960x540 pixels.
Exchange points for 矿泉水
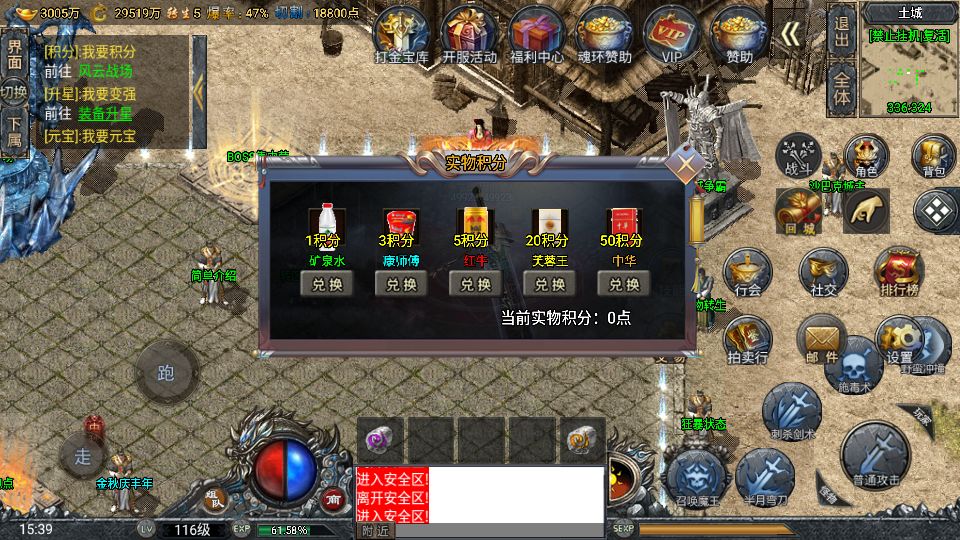(x=326, y=284)
